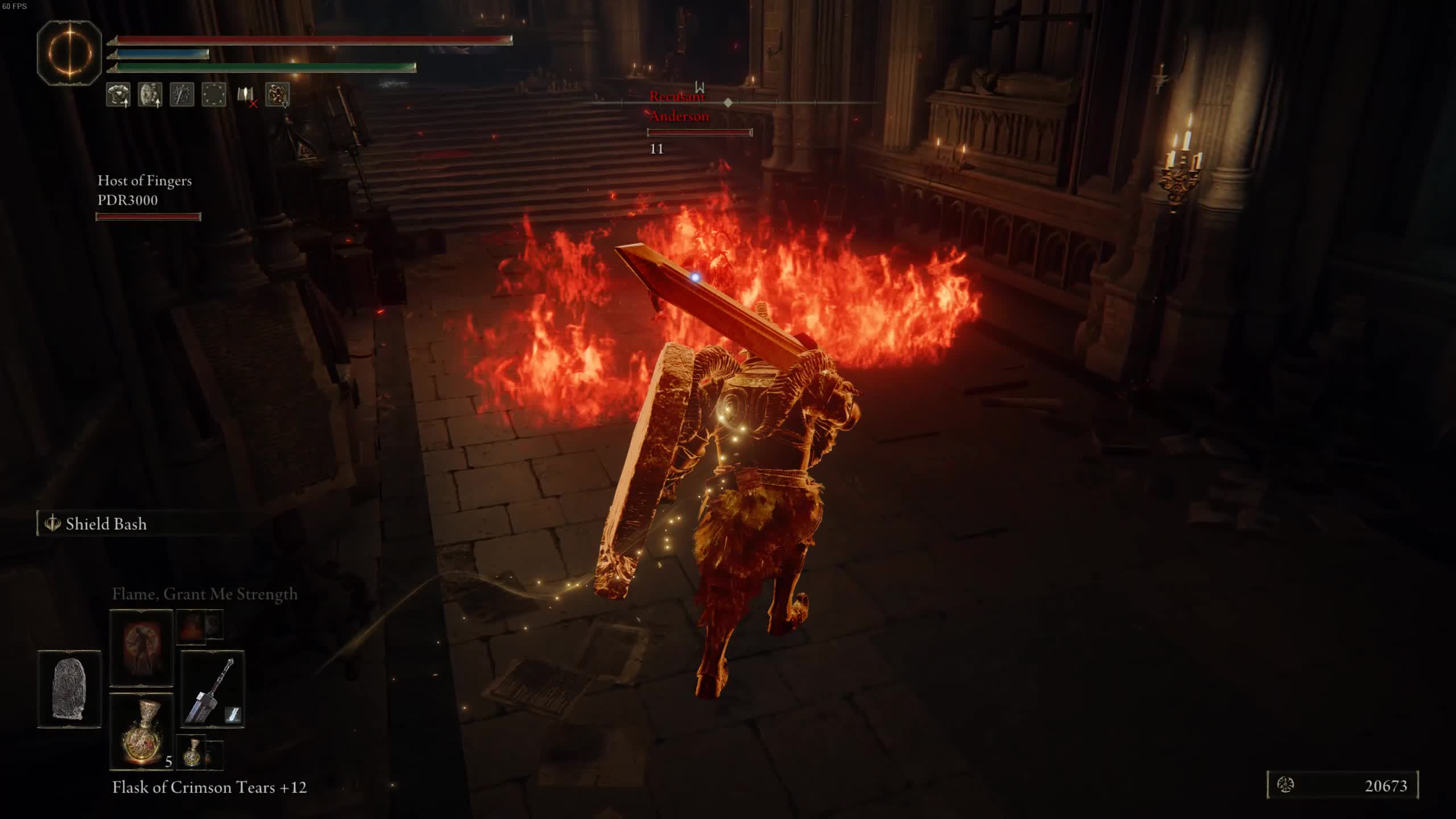Select the Flame, Grant Me Strength spell slot
1456x819 pixels.
click(141, 648)
